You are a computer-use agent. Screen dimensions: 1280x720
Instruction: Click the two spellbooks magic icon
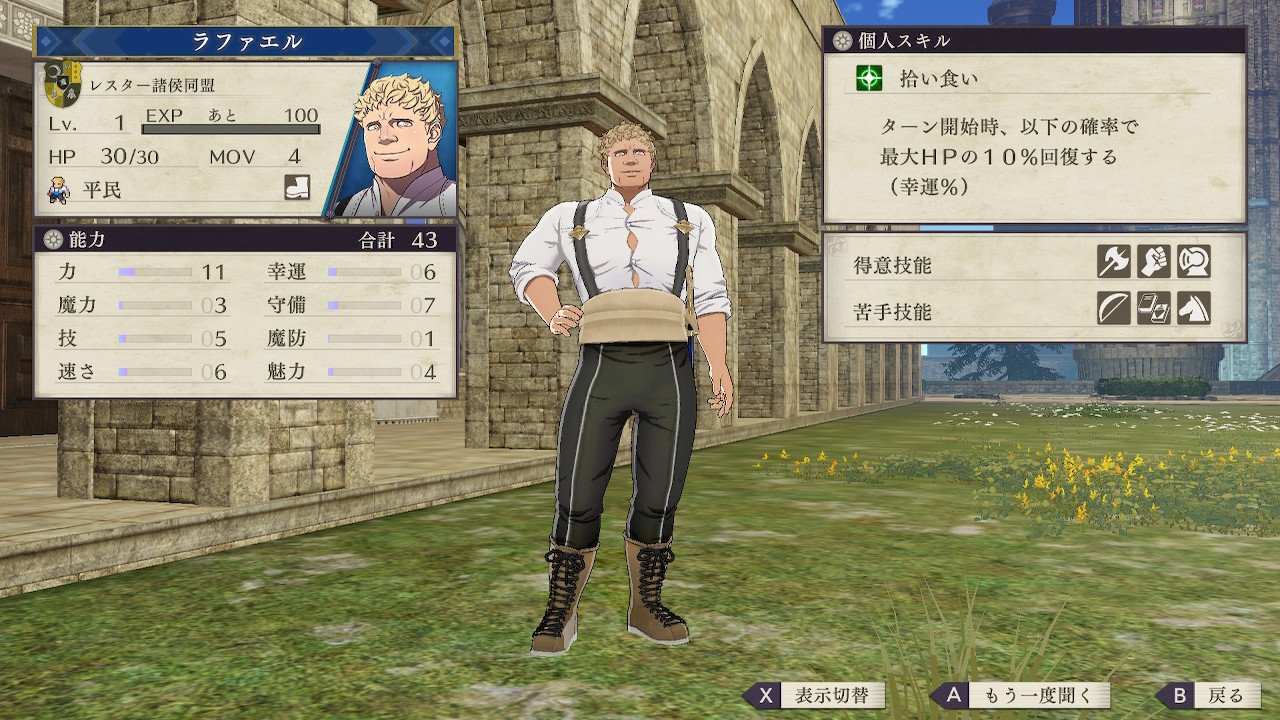[1154, 308]
